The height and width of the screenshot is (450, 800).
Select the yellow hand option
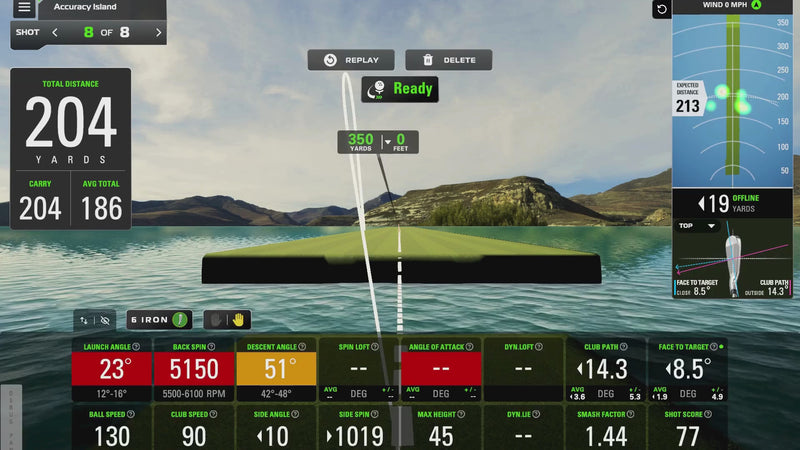pyautogui.click(x=238, y=320)
